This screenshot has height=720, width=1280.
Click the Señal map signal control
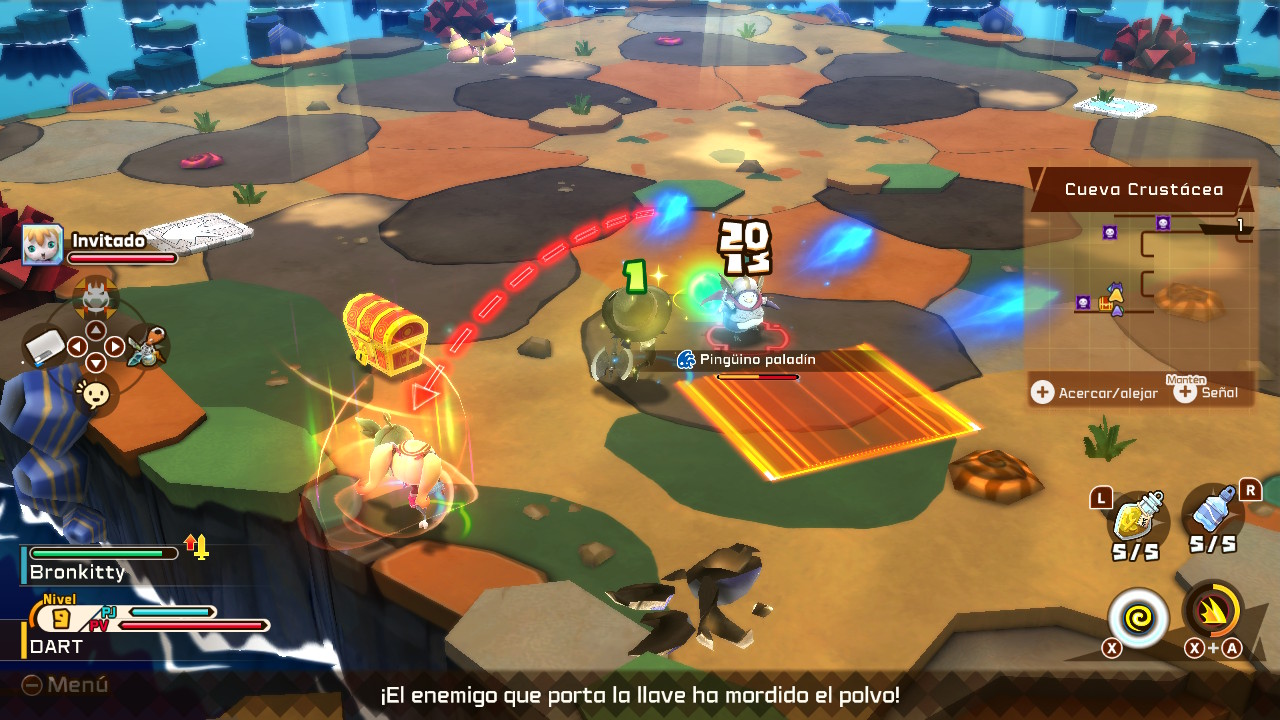[1212, 393]
